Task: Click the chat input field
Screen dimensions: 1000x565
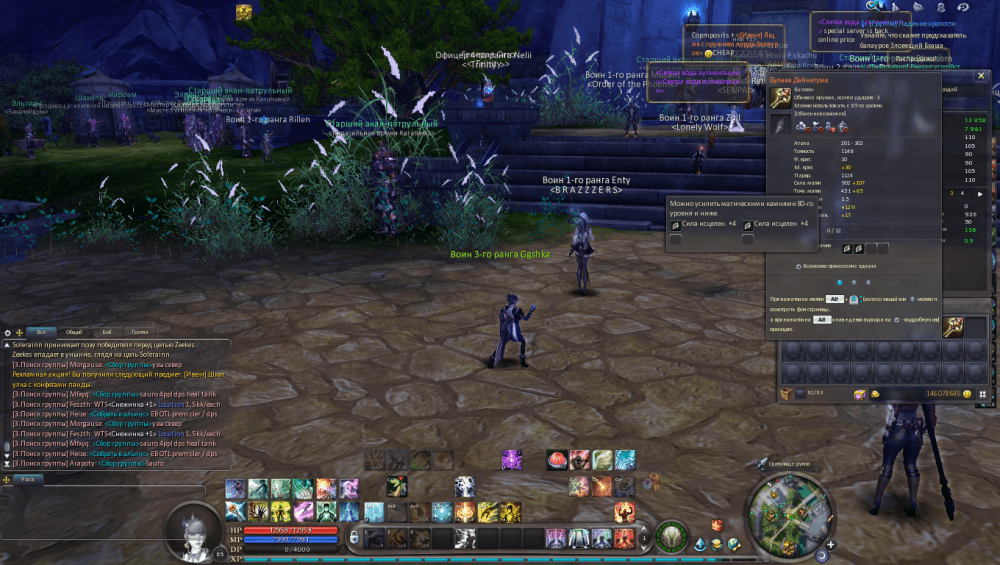Action: pos(120,480)
